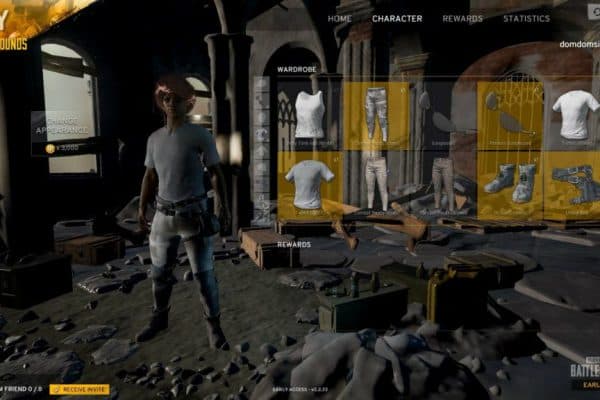Select the un-highlighted white T-shirt in the top row
This screenshot has width=600, height=400.
(x=575, y=115)
